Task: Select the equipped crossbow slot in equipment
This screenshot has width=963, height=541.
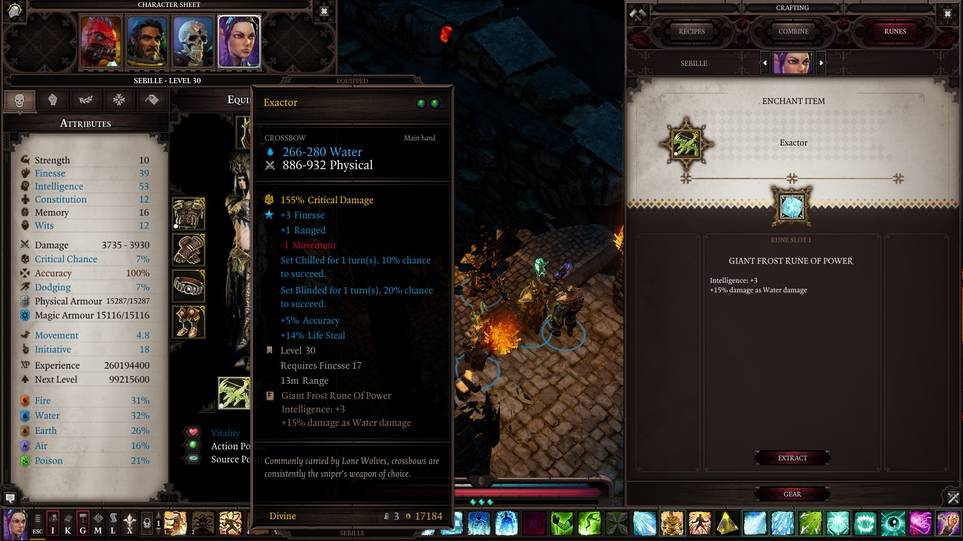Action: [x=235, y=392]
